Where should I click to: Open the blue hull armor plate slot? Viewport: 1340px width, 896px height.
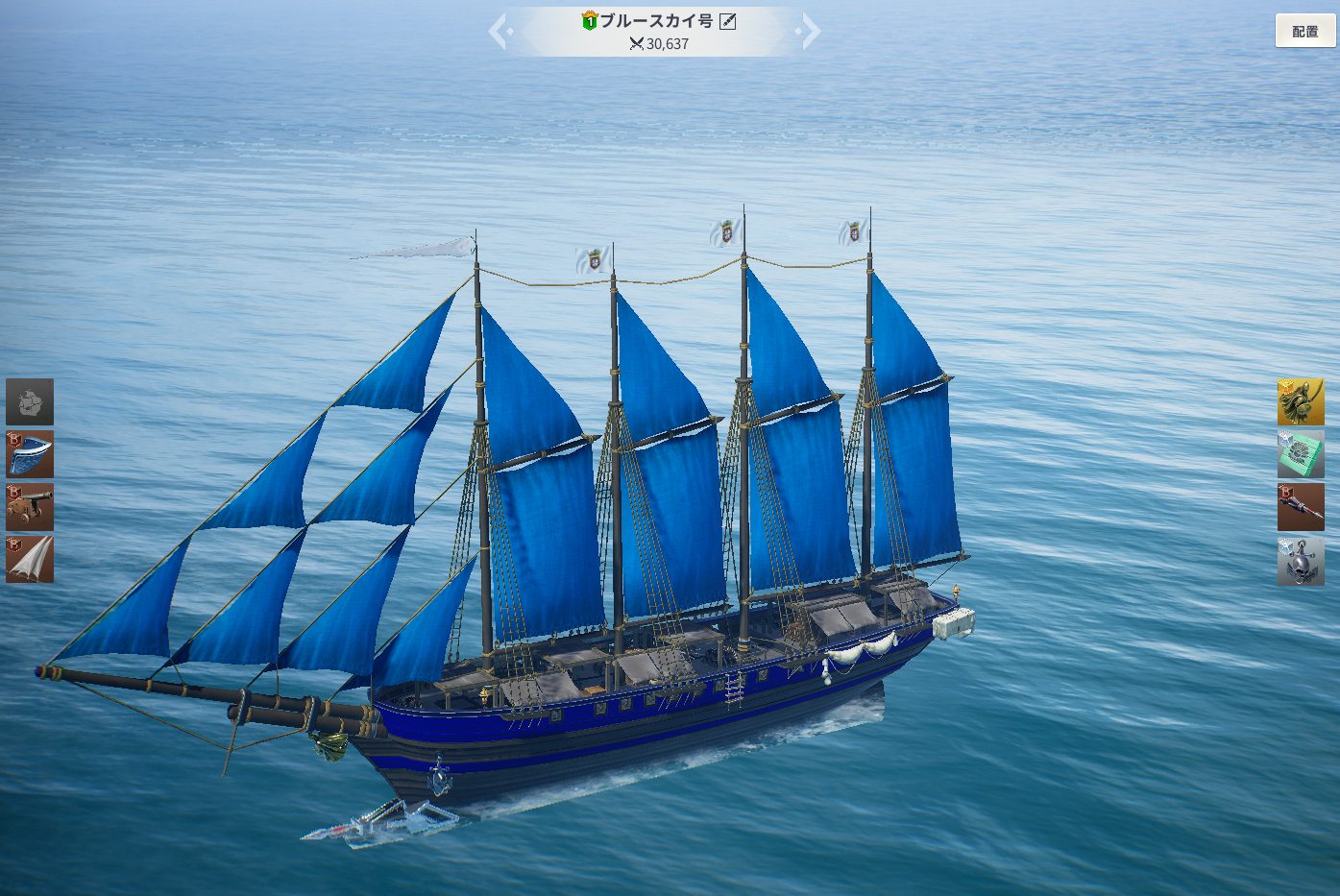pyautogui.click(x=30, y=454)
